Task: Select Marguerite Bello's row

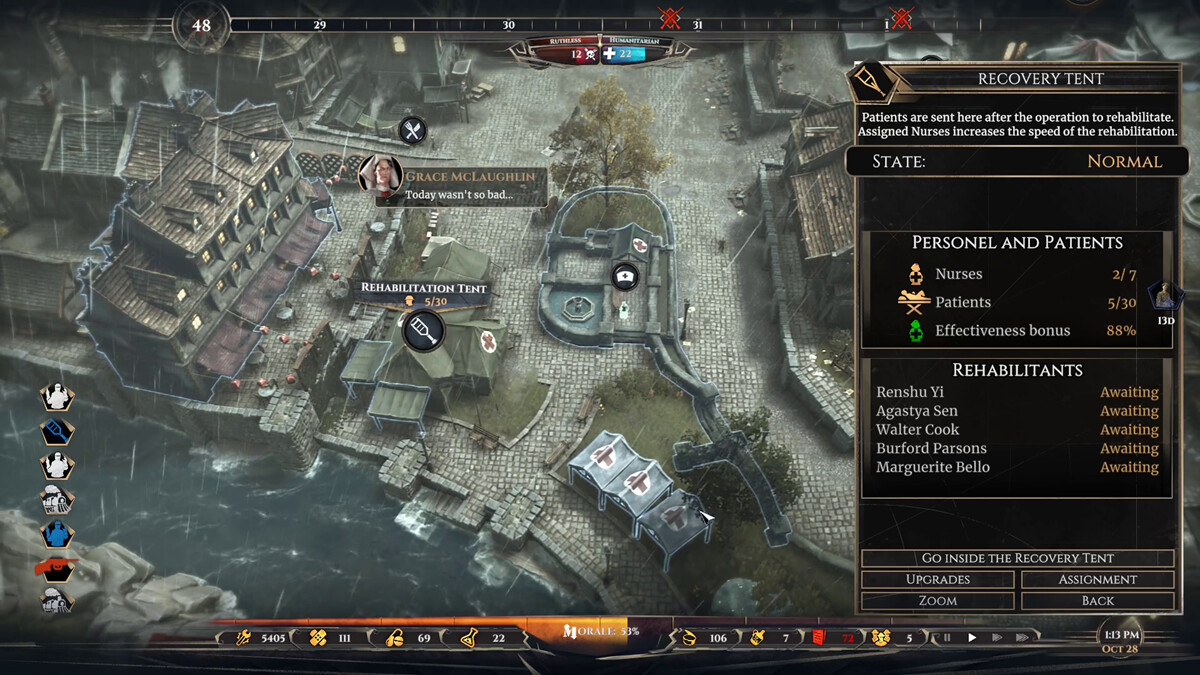Action: tap(933, 467)
